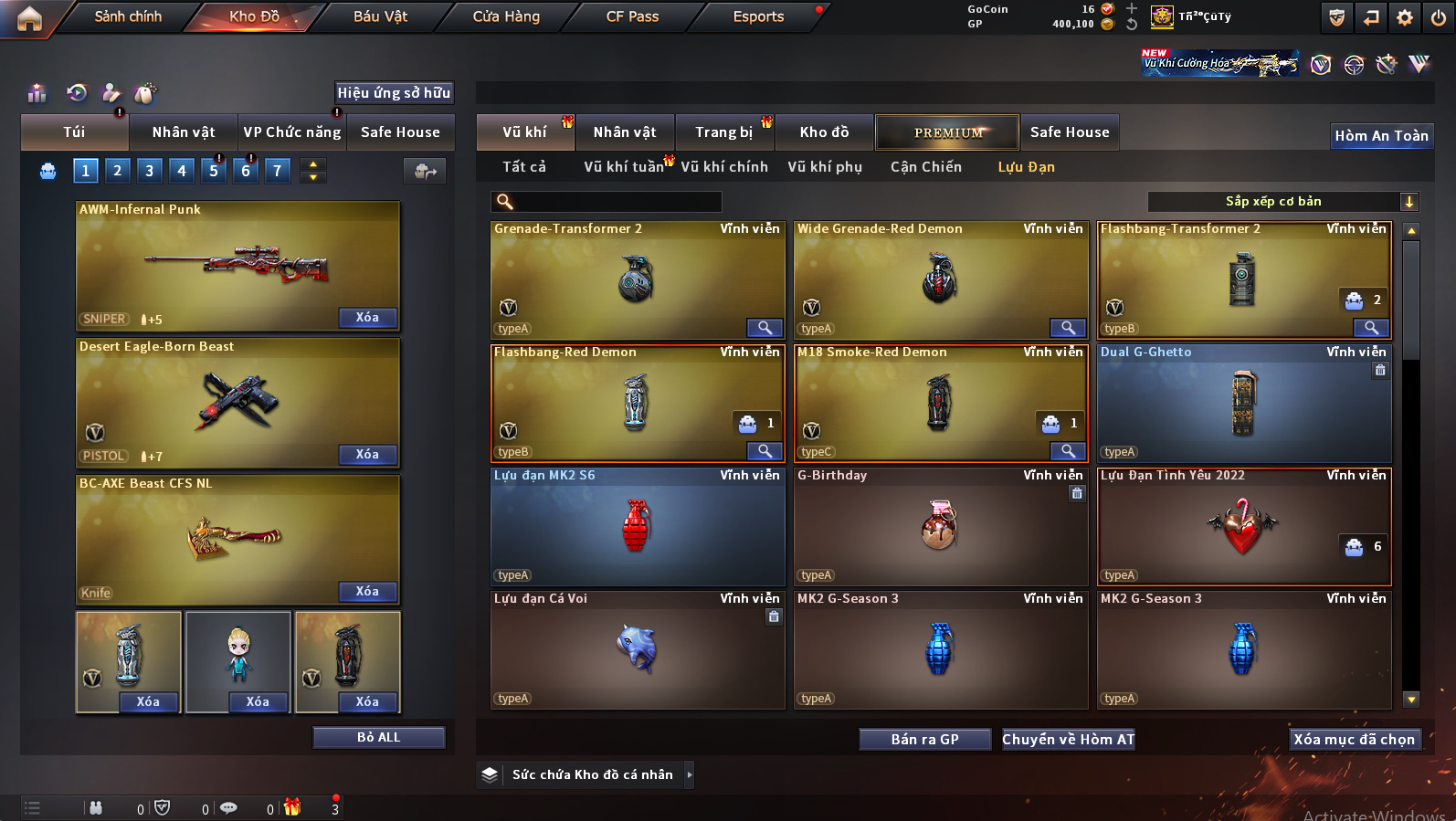The height and width of the screenshot is (821, 1456).
Task: Click Xóa mục đã chọn button
Action: [1354, 740]
